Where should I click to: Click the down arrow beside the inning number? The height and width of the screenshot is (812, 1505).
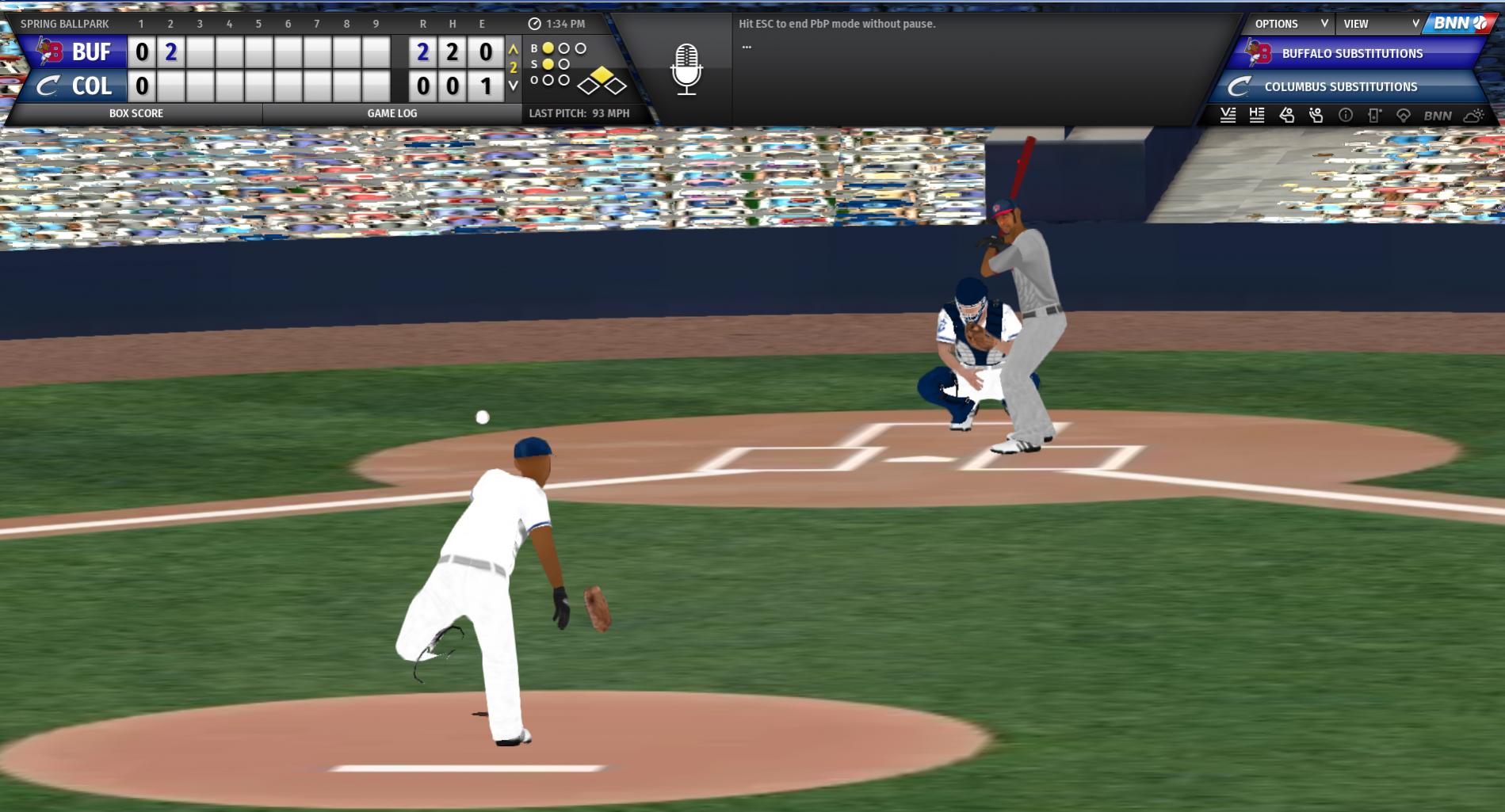(x=514, y=86)
